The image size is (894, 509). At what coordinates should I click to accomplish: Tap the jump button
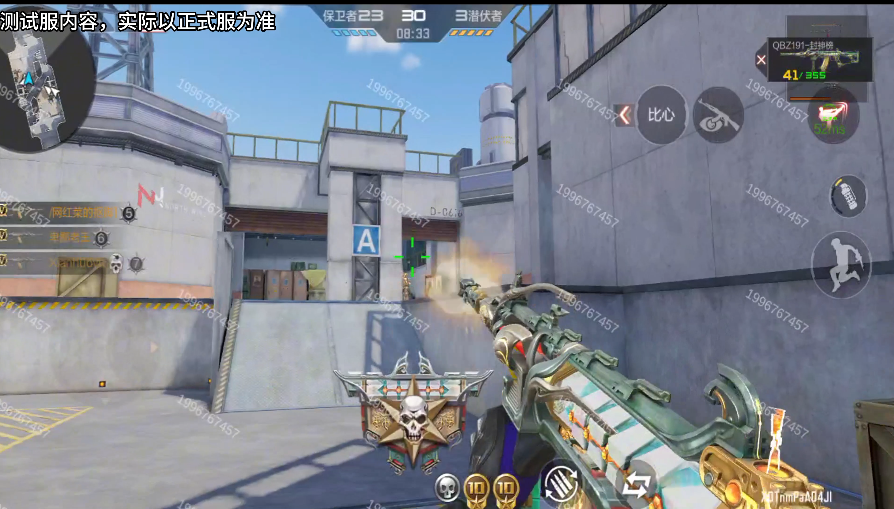pyautogui.click(x=840, y=263)
